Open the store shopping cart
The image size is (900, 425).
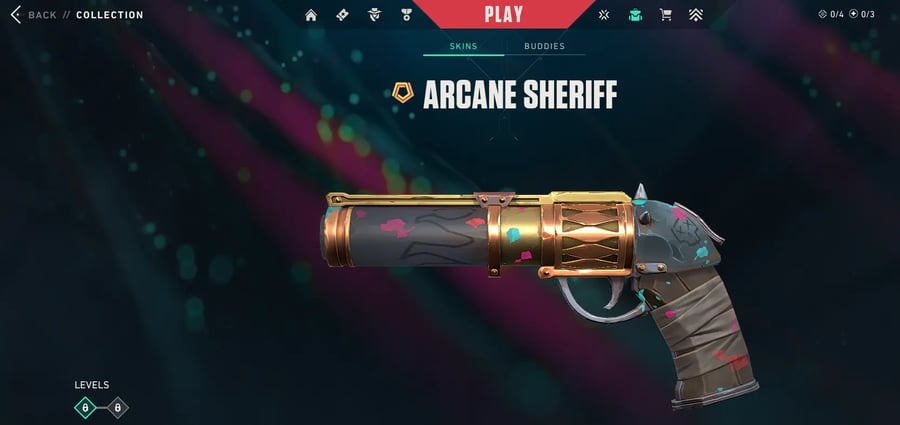click(x=665, y=15)
